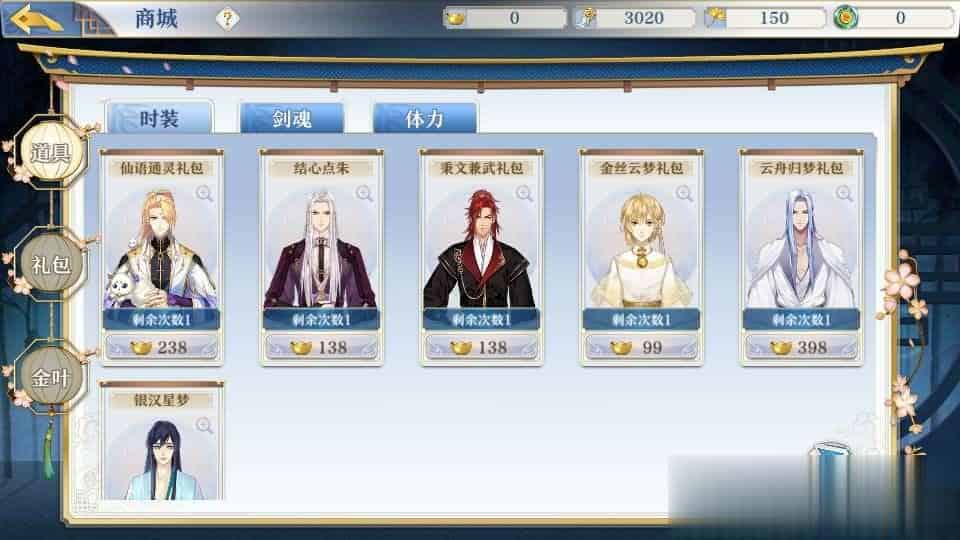The image size is (960, 540).
Task: Go back using the golden arrow
Action: click(x=38, y=18)
